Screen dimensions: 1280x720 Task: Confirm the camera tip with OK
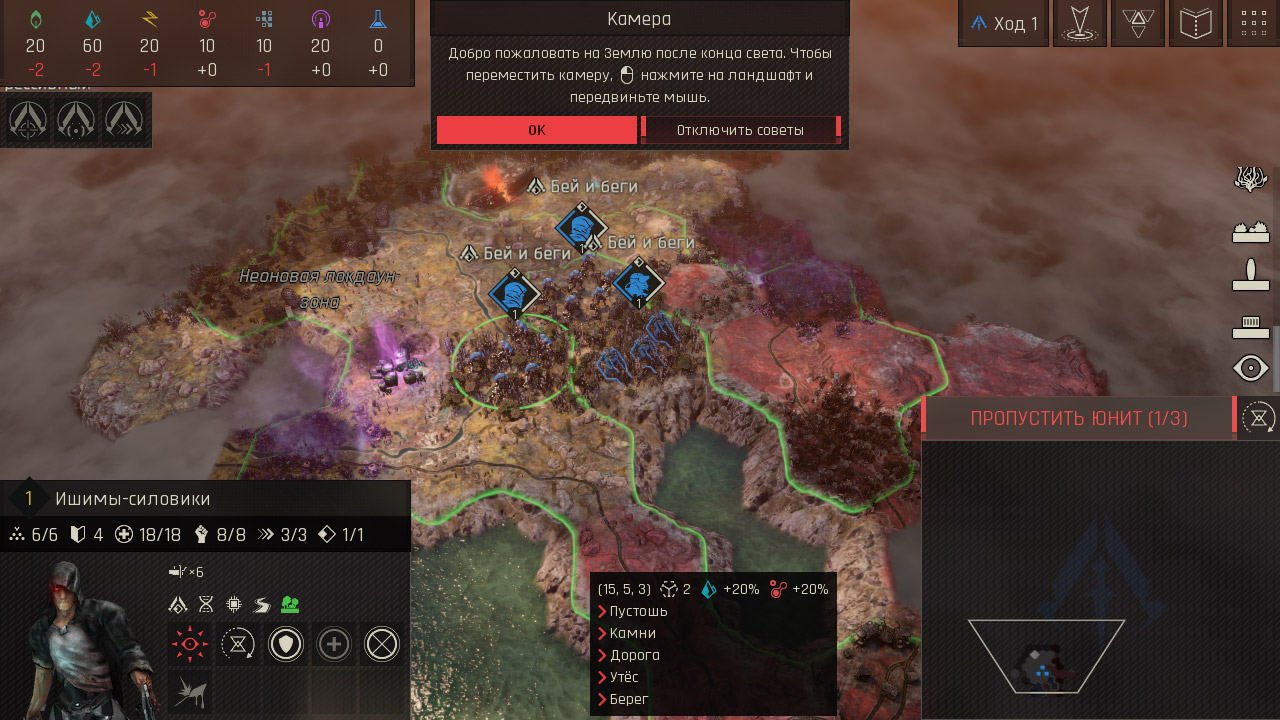tap(536, 130)
